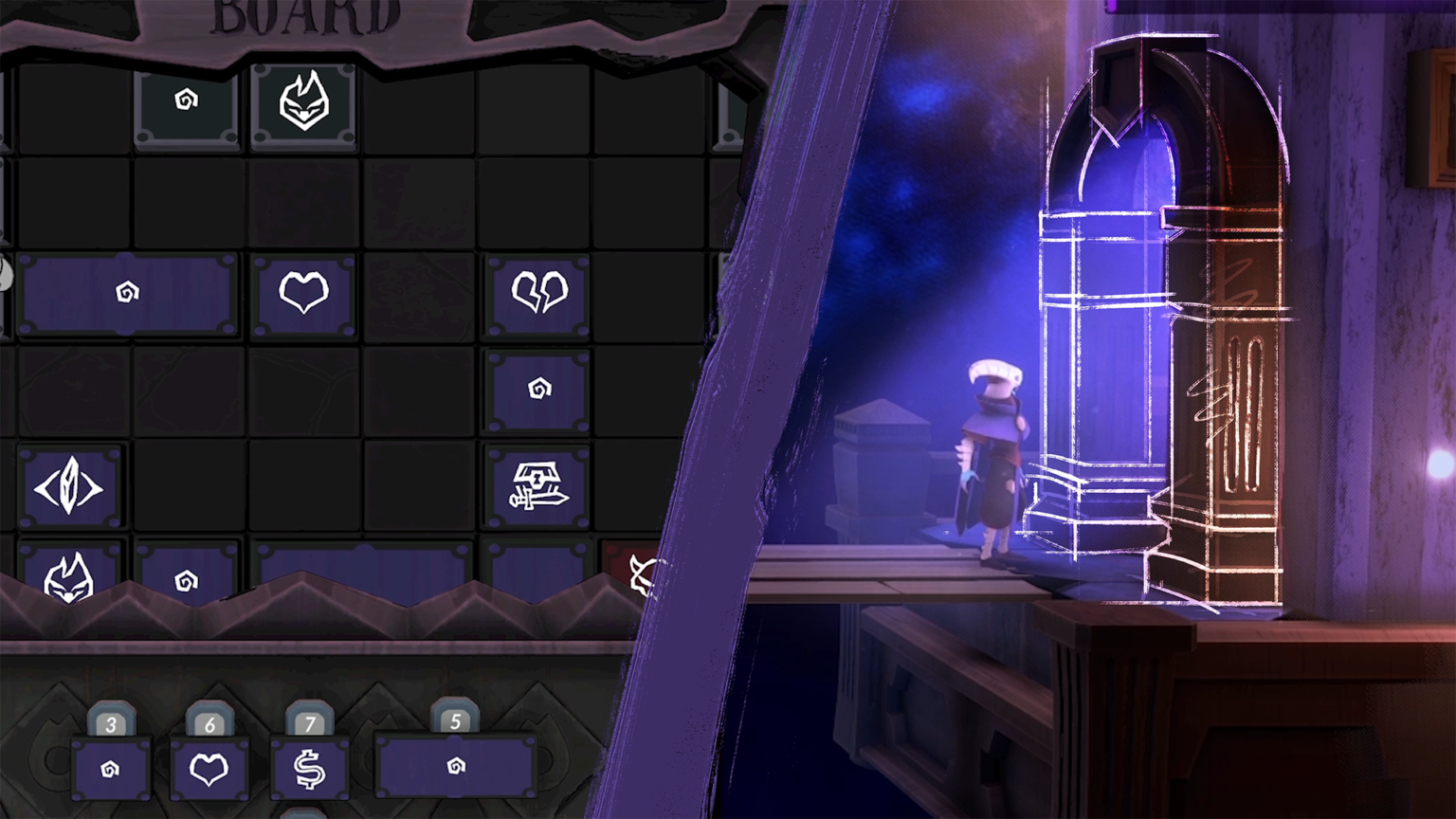This screenshot has width=1456, height=819.
Task: Select the broken heart tile on the board
Action: pos(538,294)
